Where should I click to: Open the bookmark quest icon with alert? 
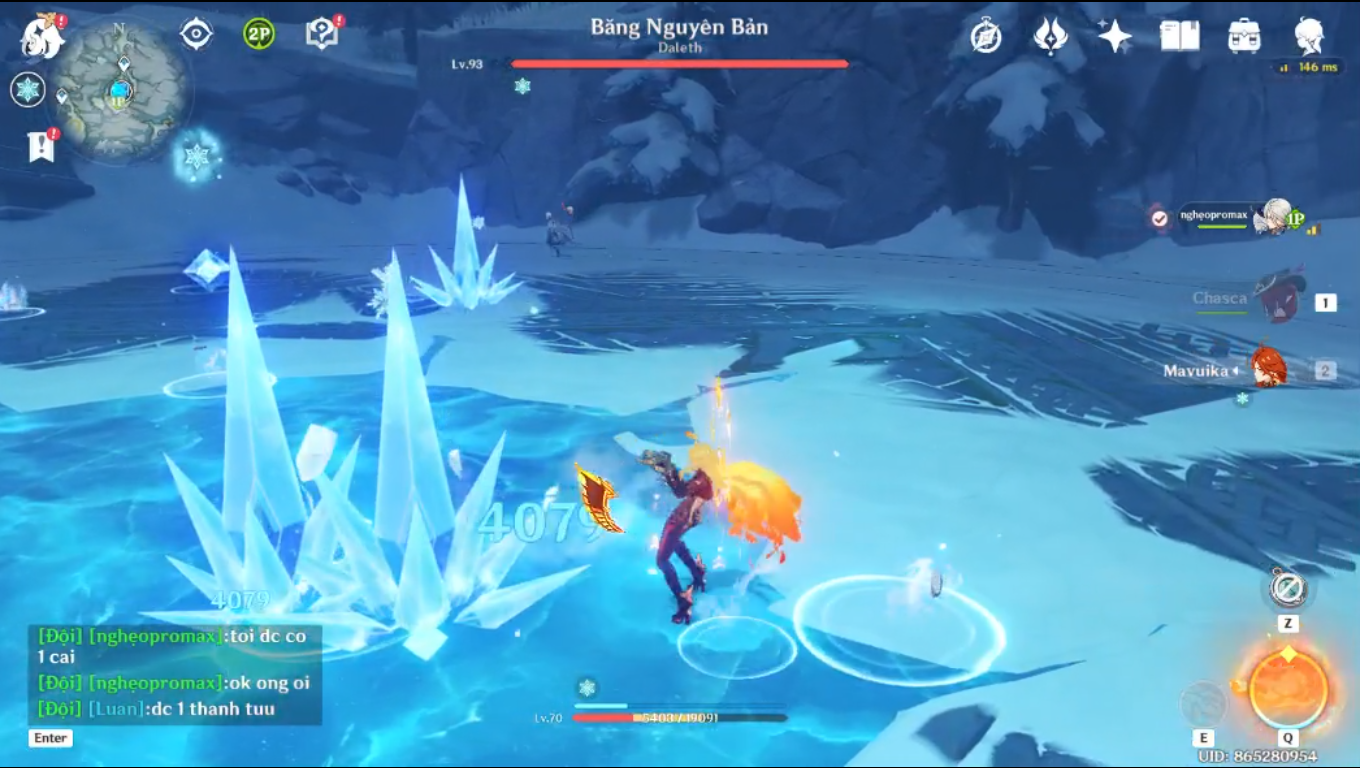pos(41,147)
